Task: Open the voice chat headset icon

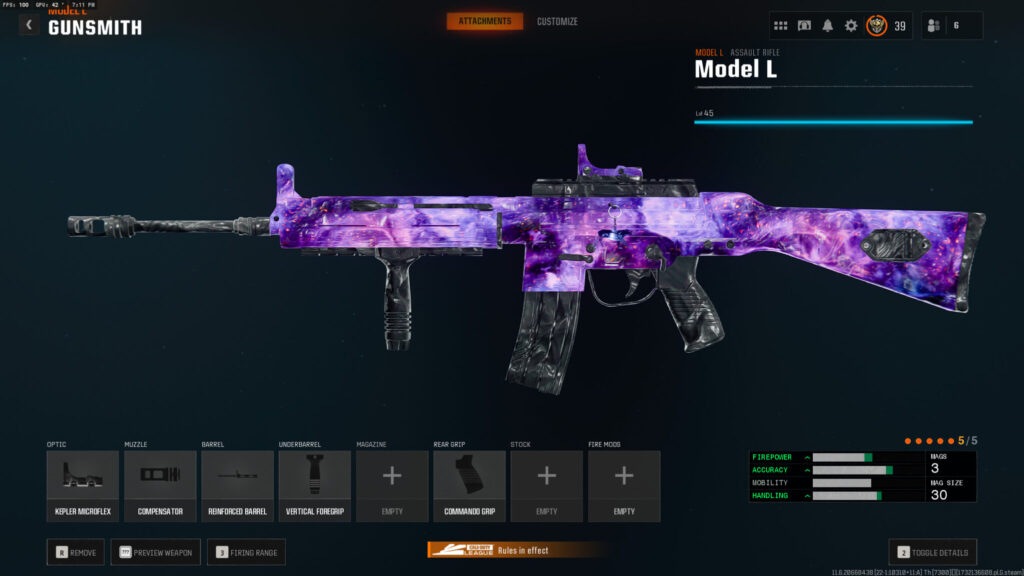Action: tap(804, 26)
